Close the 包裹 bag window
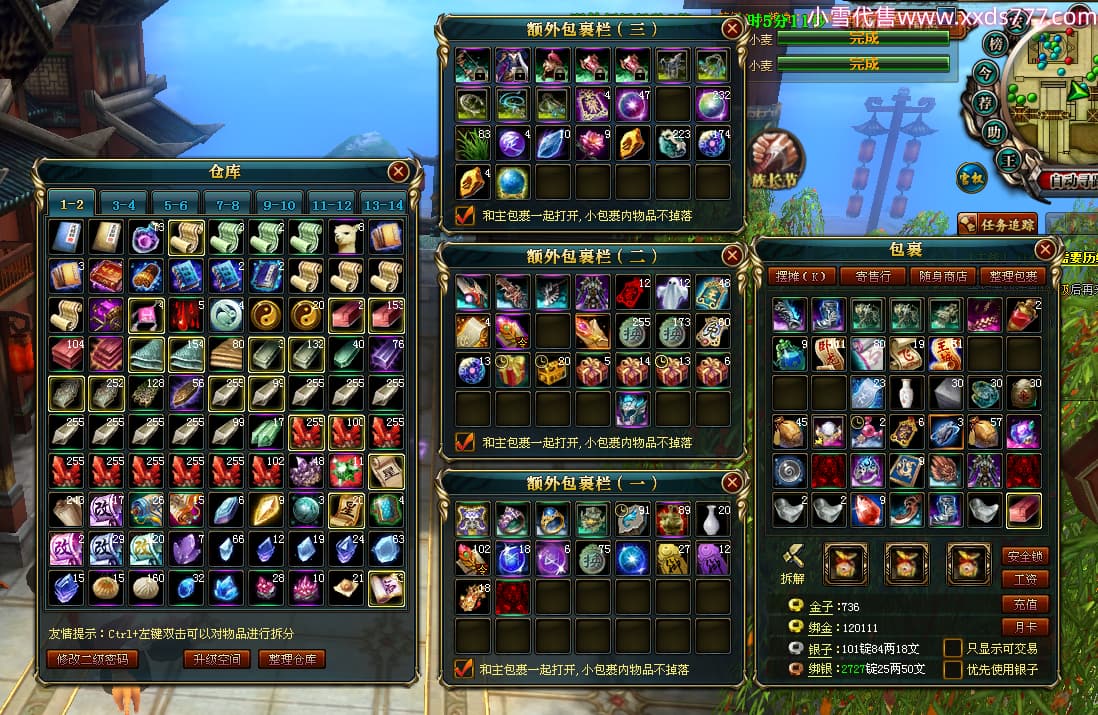1098x715 pixels. 1045,249
